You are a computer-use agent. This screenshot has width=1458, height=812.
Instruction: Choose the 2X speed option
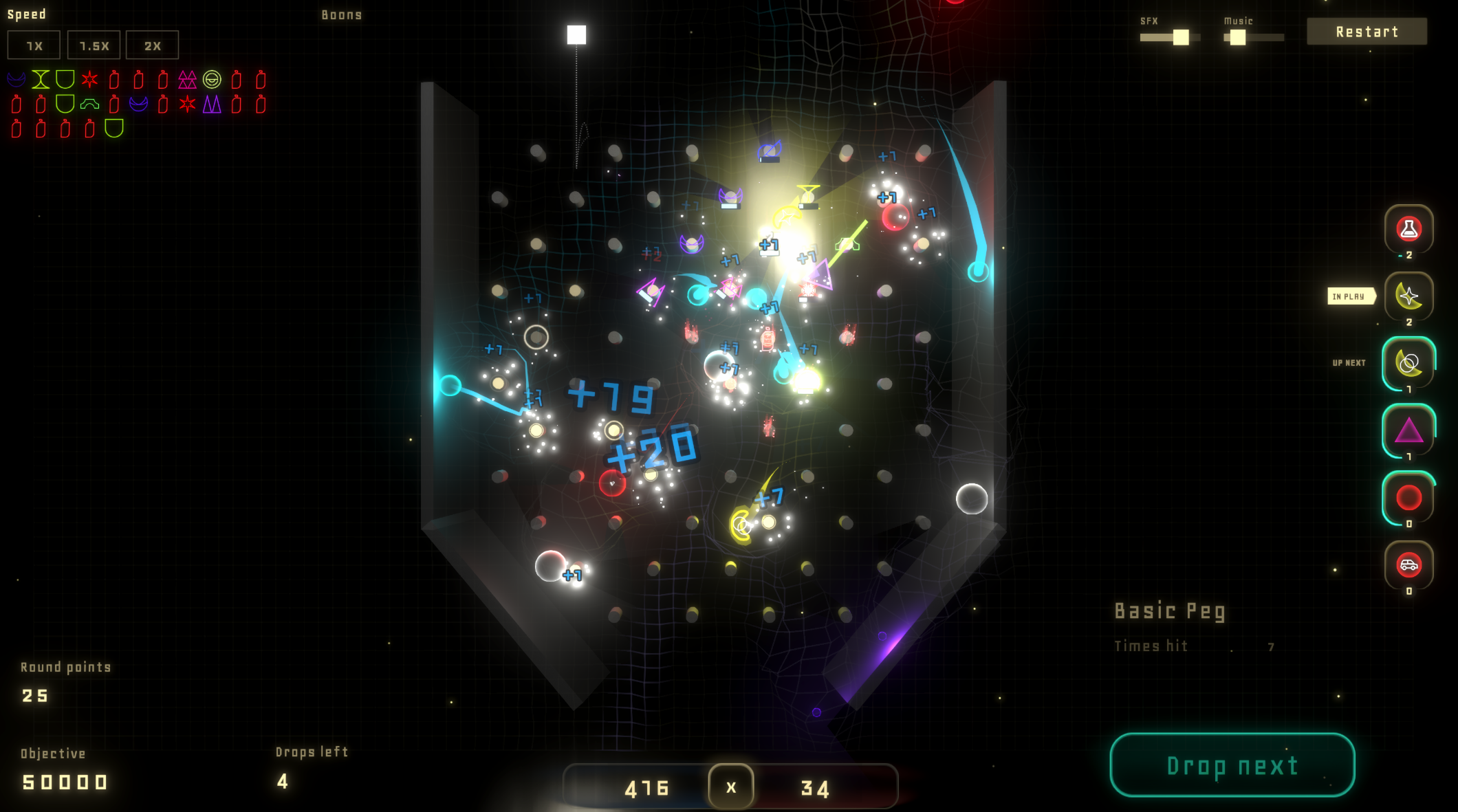pyautogui.click(x=152, y=45)
